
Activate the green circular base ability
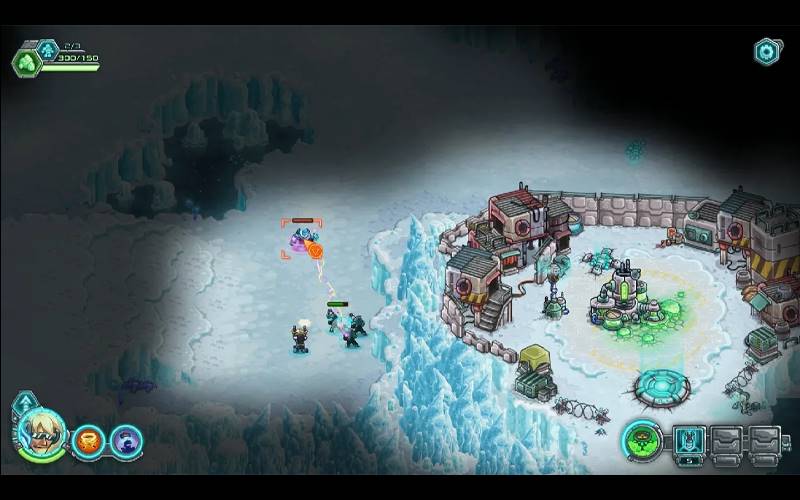[x=641, y=439]
